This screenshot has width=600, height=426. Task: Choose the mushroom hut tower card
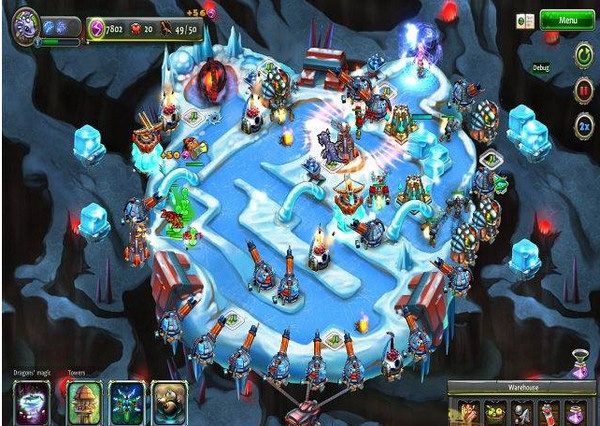84,403
